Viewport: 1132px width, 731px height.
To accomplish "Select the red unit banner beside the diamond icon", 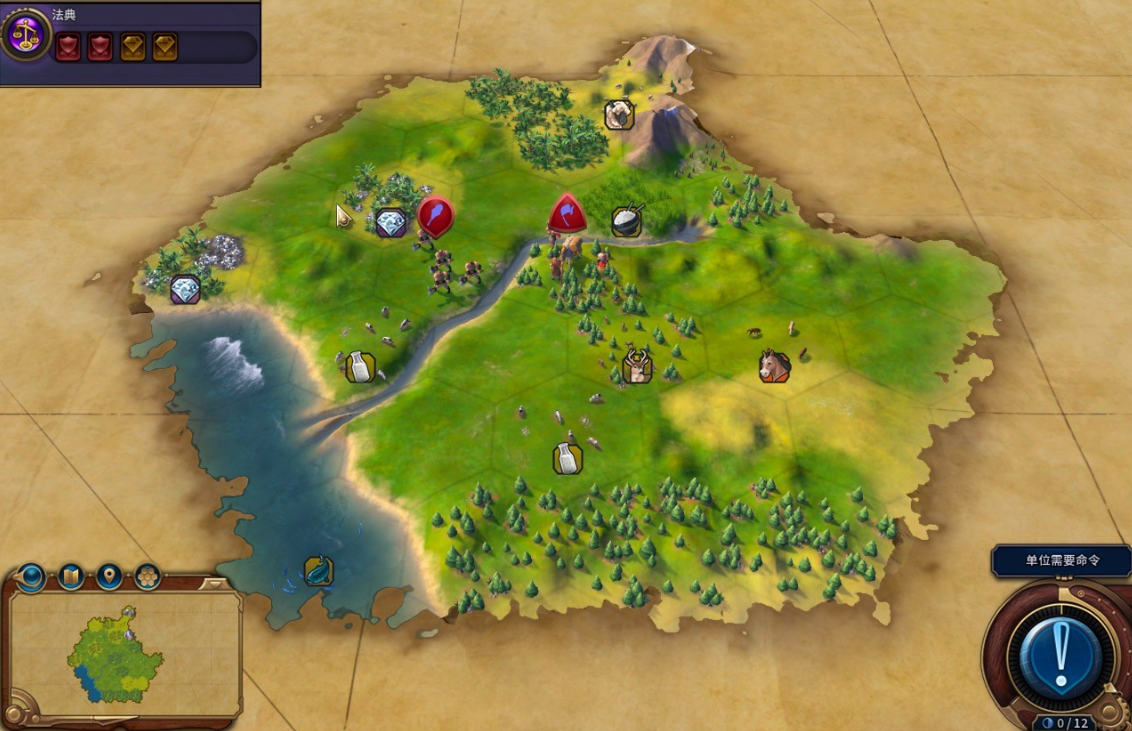I will [x=435, y=215].
